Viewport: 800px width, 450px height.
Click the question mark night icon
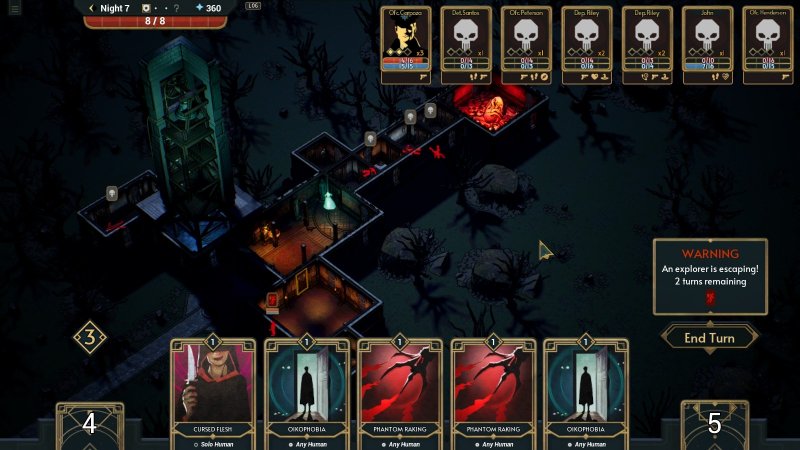pos(176,8)
